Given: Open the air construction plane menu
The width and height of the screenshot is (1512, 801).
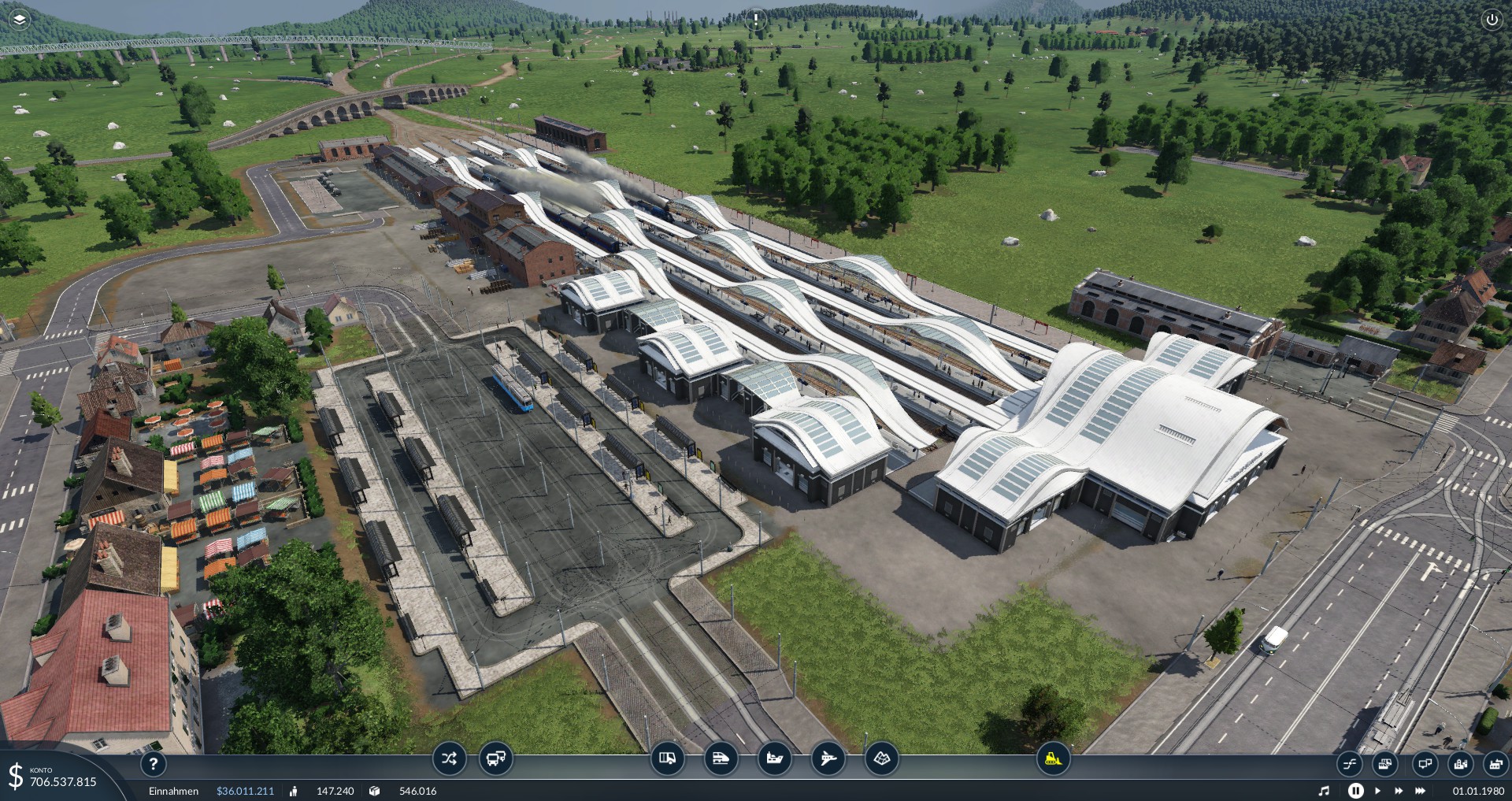Looking at the screenshot, I should tap(828, 758).
